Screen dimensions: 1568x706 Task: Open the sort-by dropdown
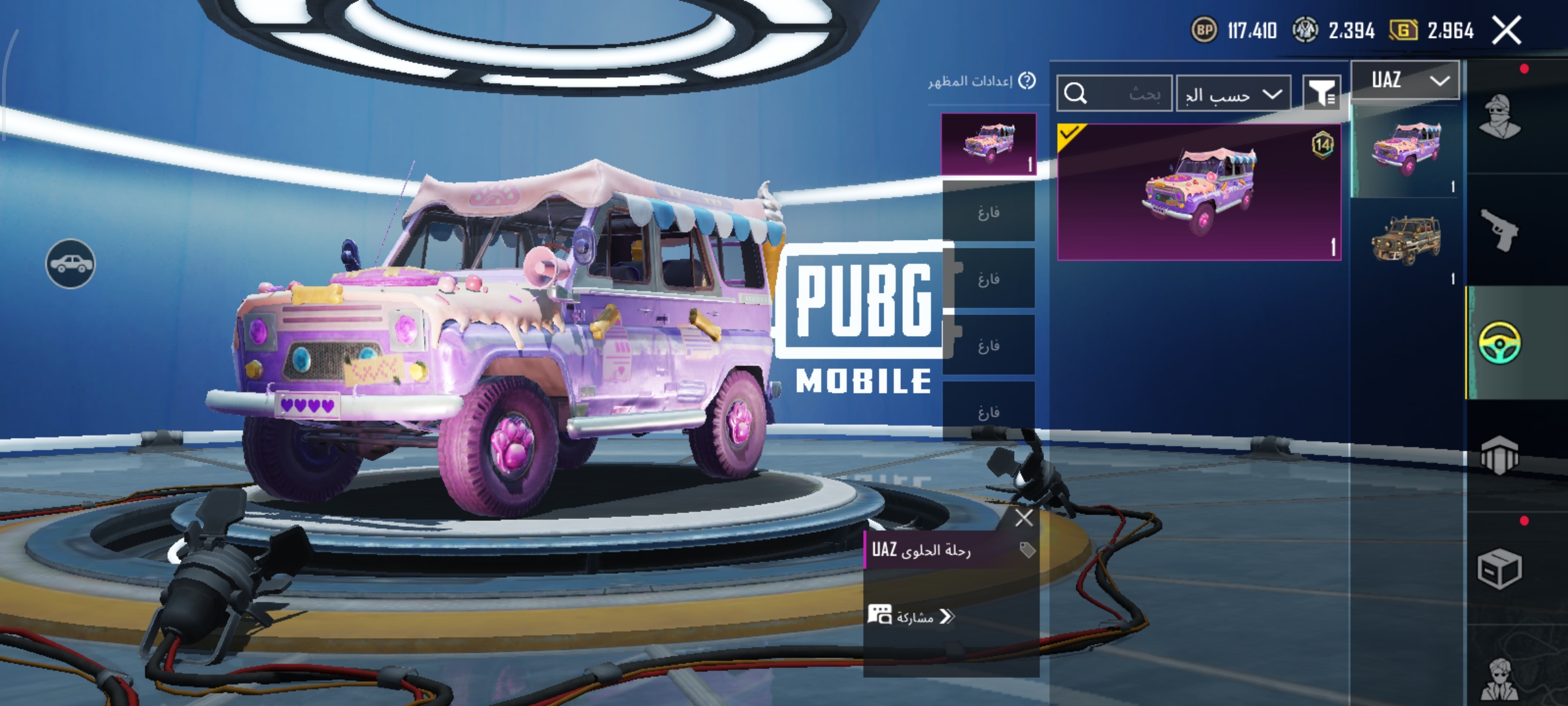pyautogui.click(x=1233, y=94)
